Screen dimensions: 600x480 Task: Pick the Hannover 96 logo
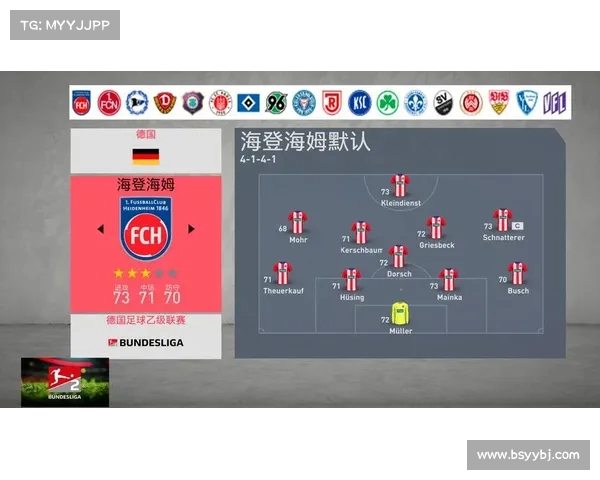[276, 103]
